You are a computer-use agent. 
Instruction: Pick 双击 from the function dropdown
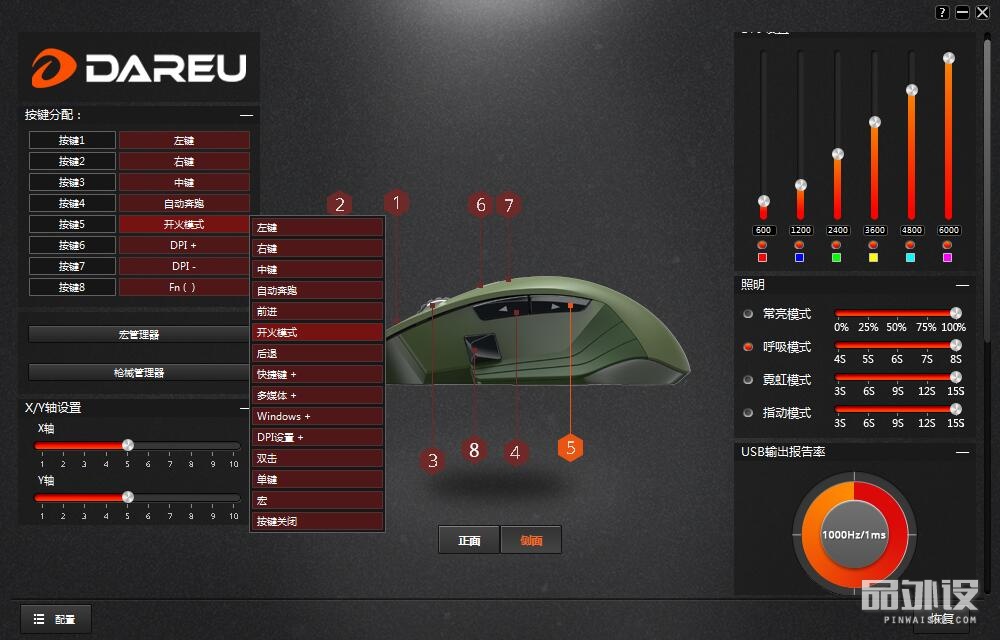tap(318, 458)
